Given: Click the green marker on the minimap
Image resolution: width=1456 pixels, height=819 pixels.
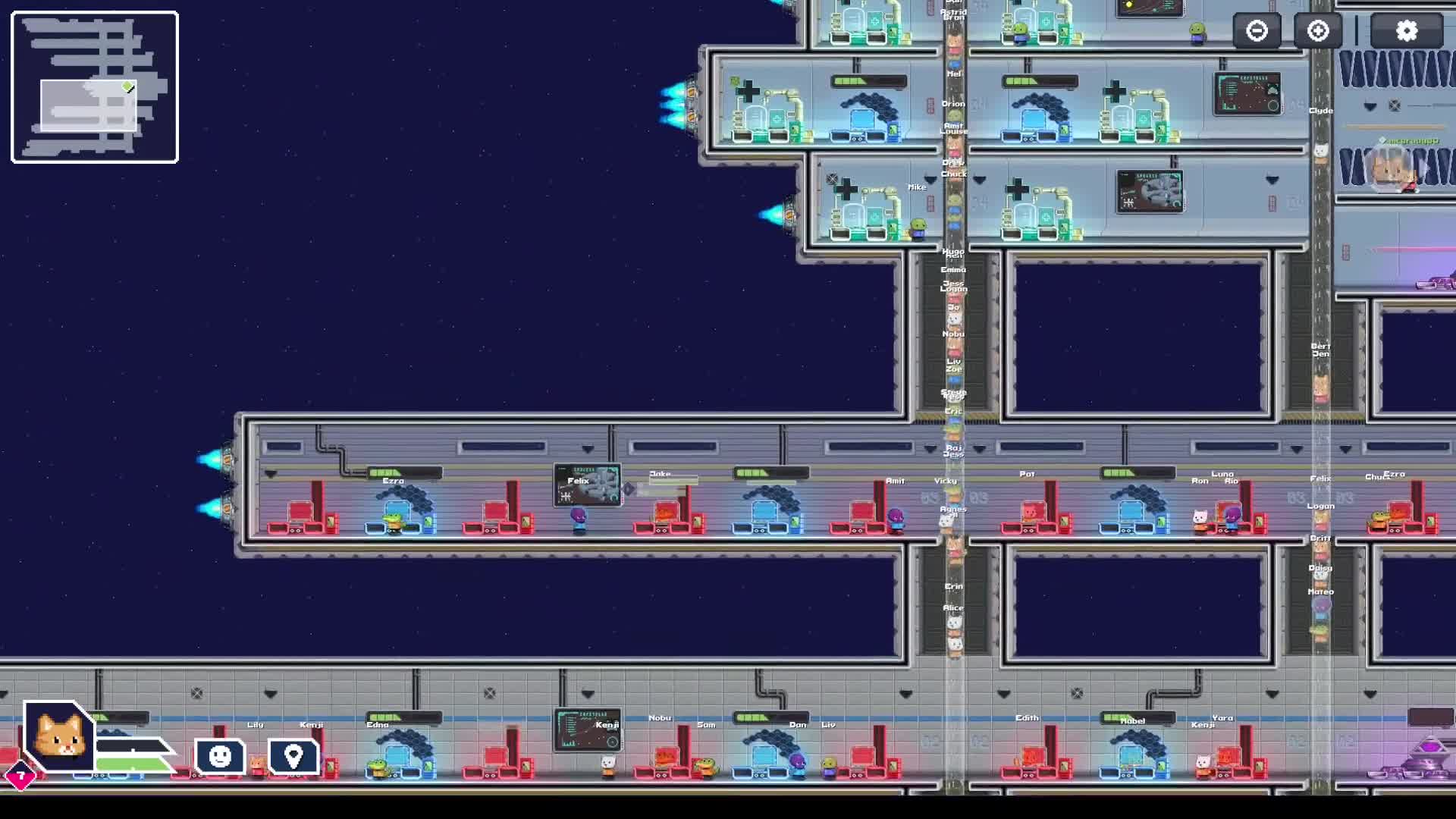Looking at the screenshot, I should (127, 86).
